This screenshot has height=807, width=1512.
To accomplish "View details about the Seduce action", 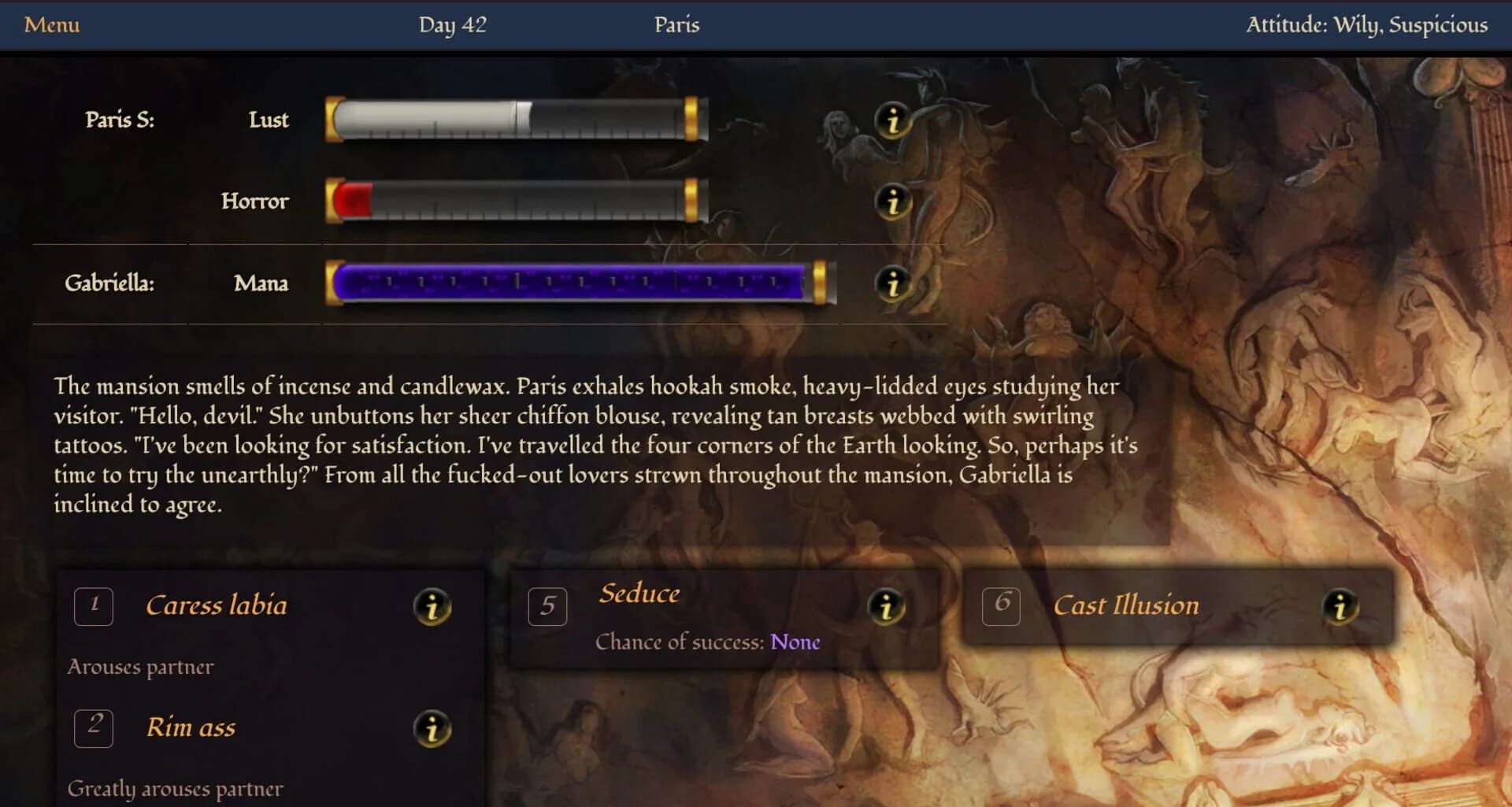I will (888, 606).
